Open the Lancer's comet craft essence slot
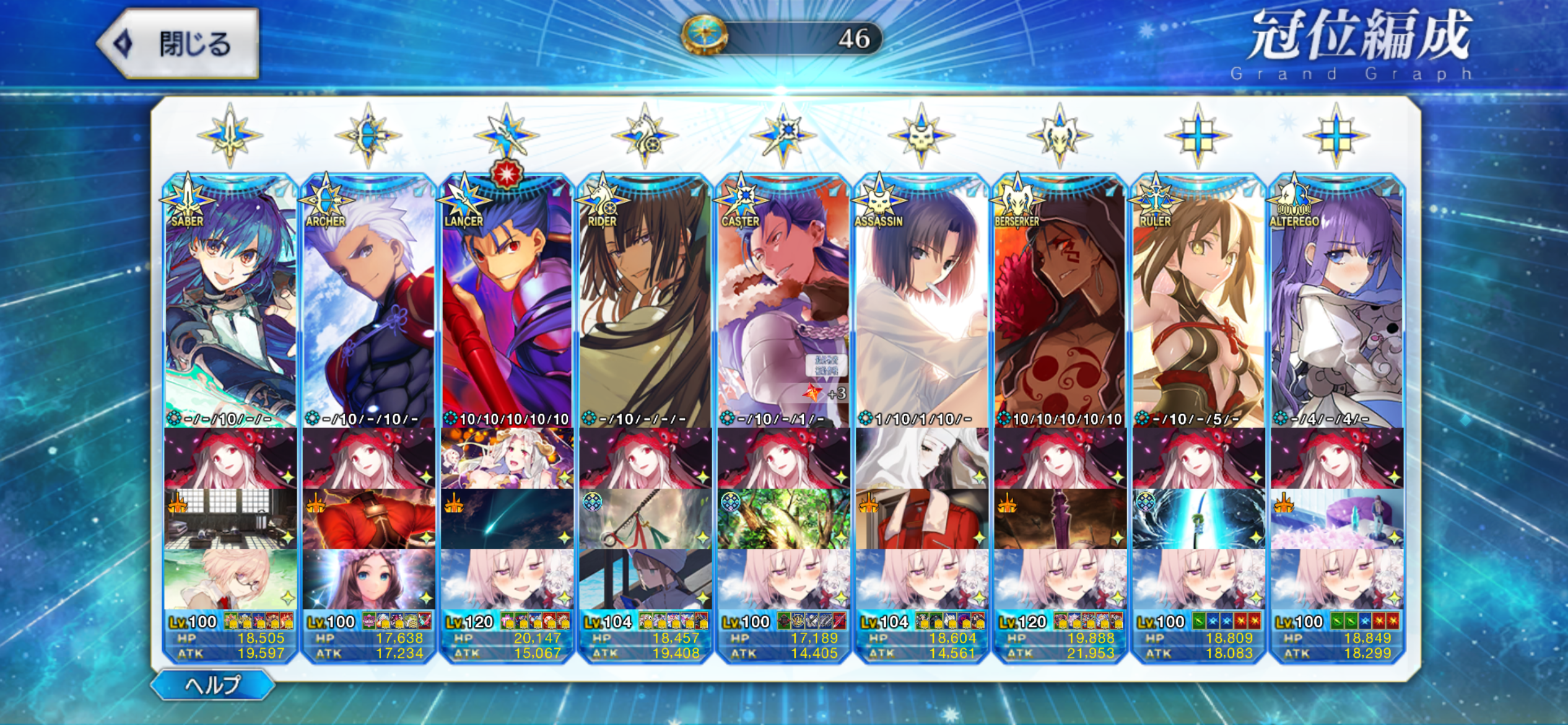 coord(507,519)
